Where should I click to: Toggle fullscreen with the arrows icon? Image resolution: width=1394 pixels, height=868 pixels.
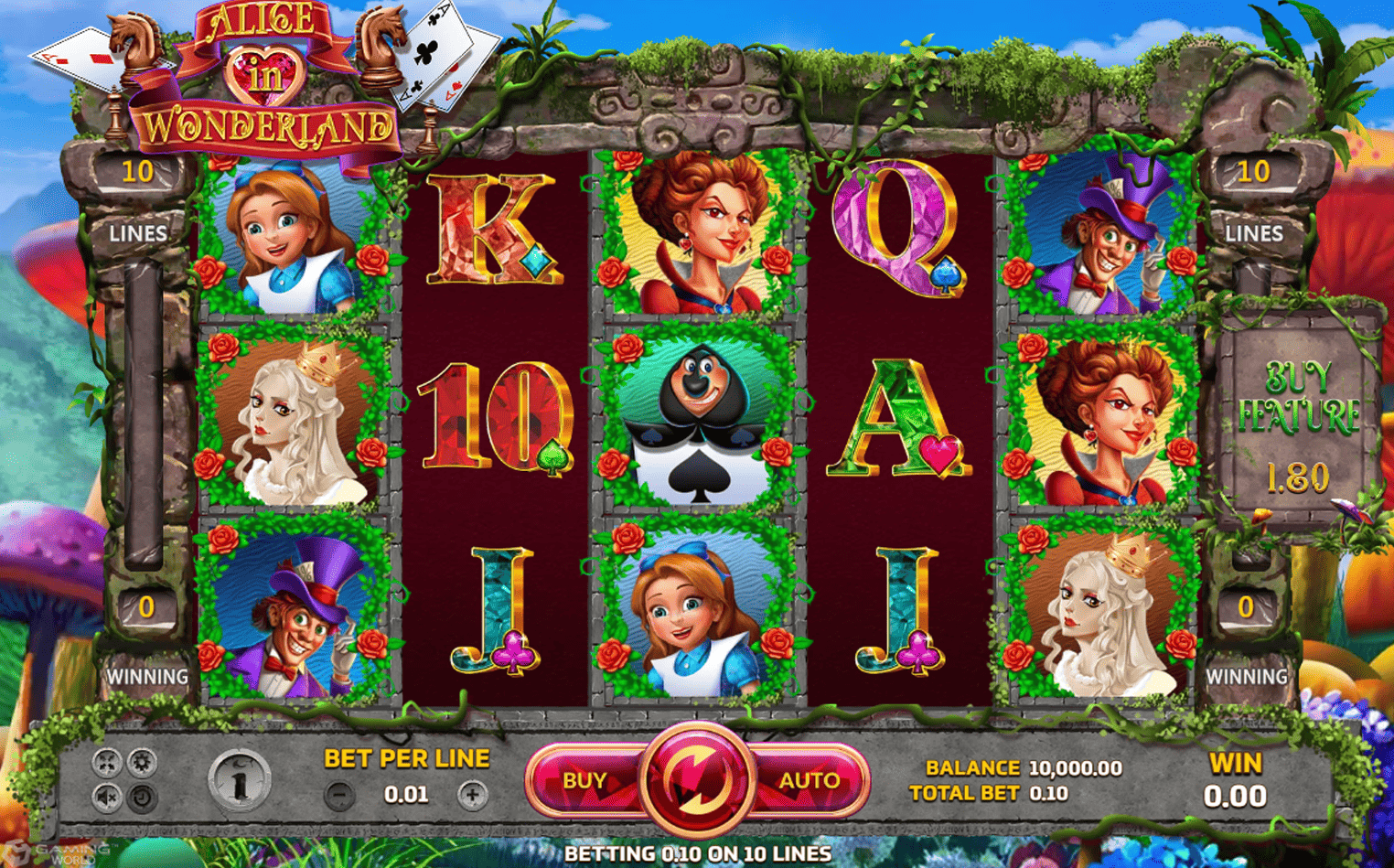pos(107,762)
